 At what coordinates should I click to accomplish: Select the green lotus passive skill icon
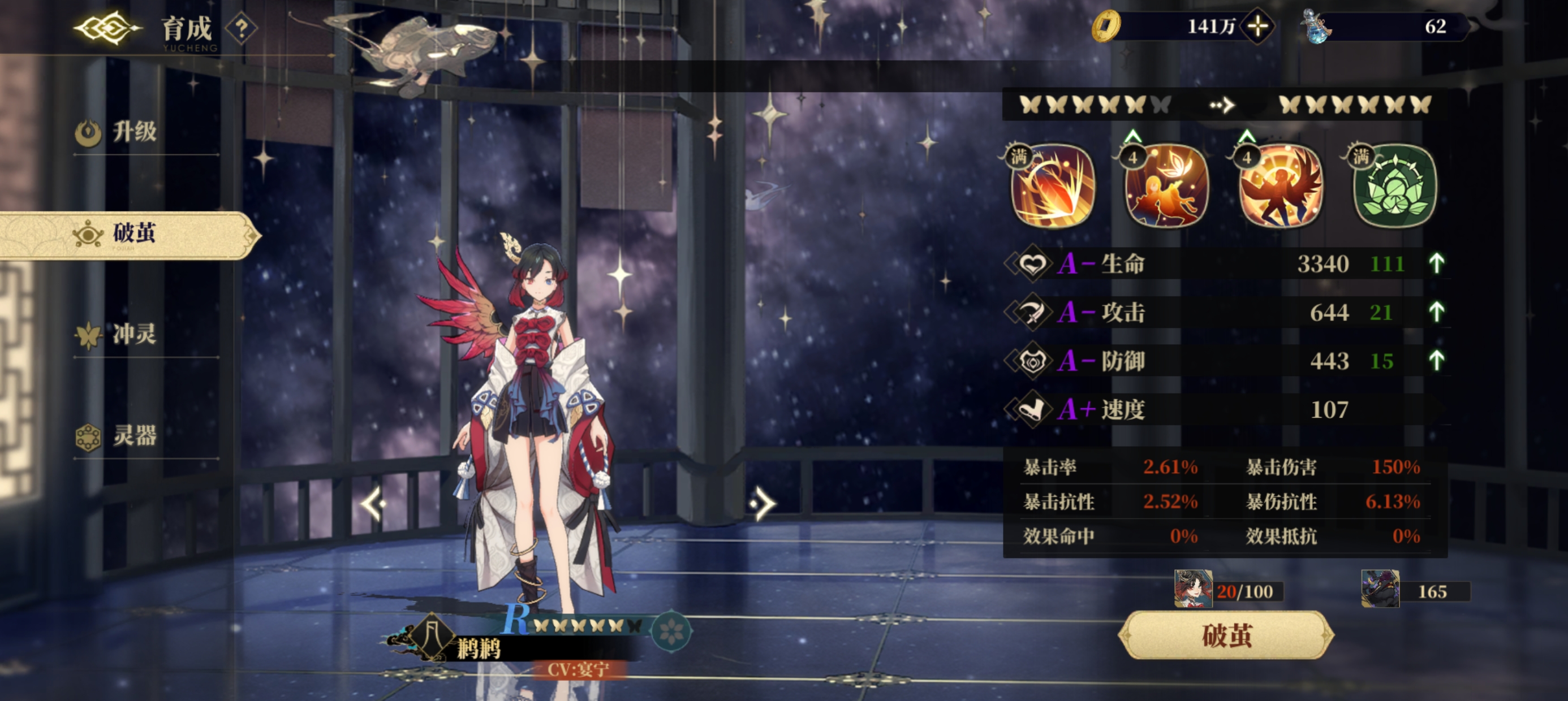pos(1394,187)
